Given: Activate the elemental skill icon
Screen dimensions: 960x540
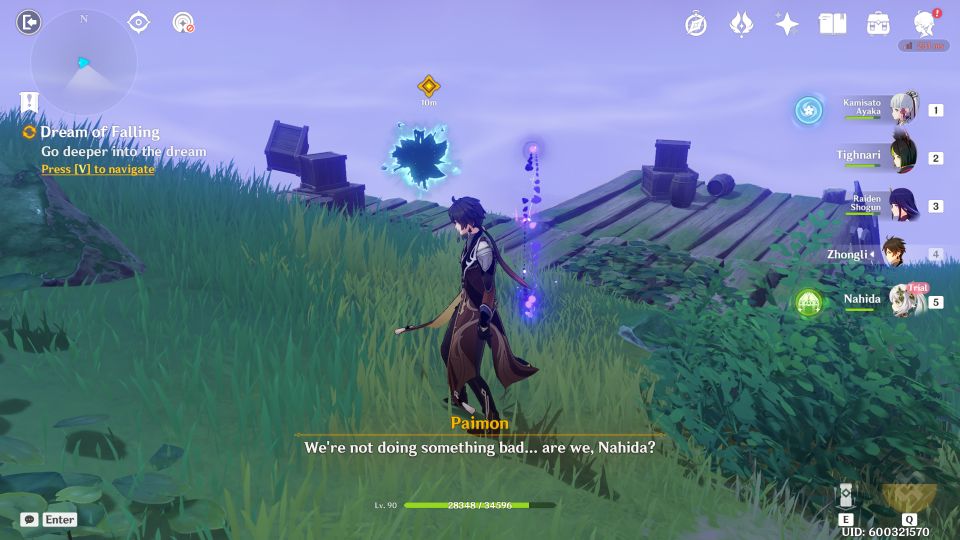Looking at the screenshot, I should click(x=846, y=498).
